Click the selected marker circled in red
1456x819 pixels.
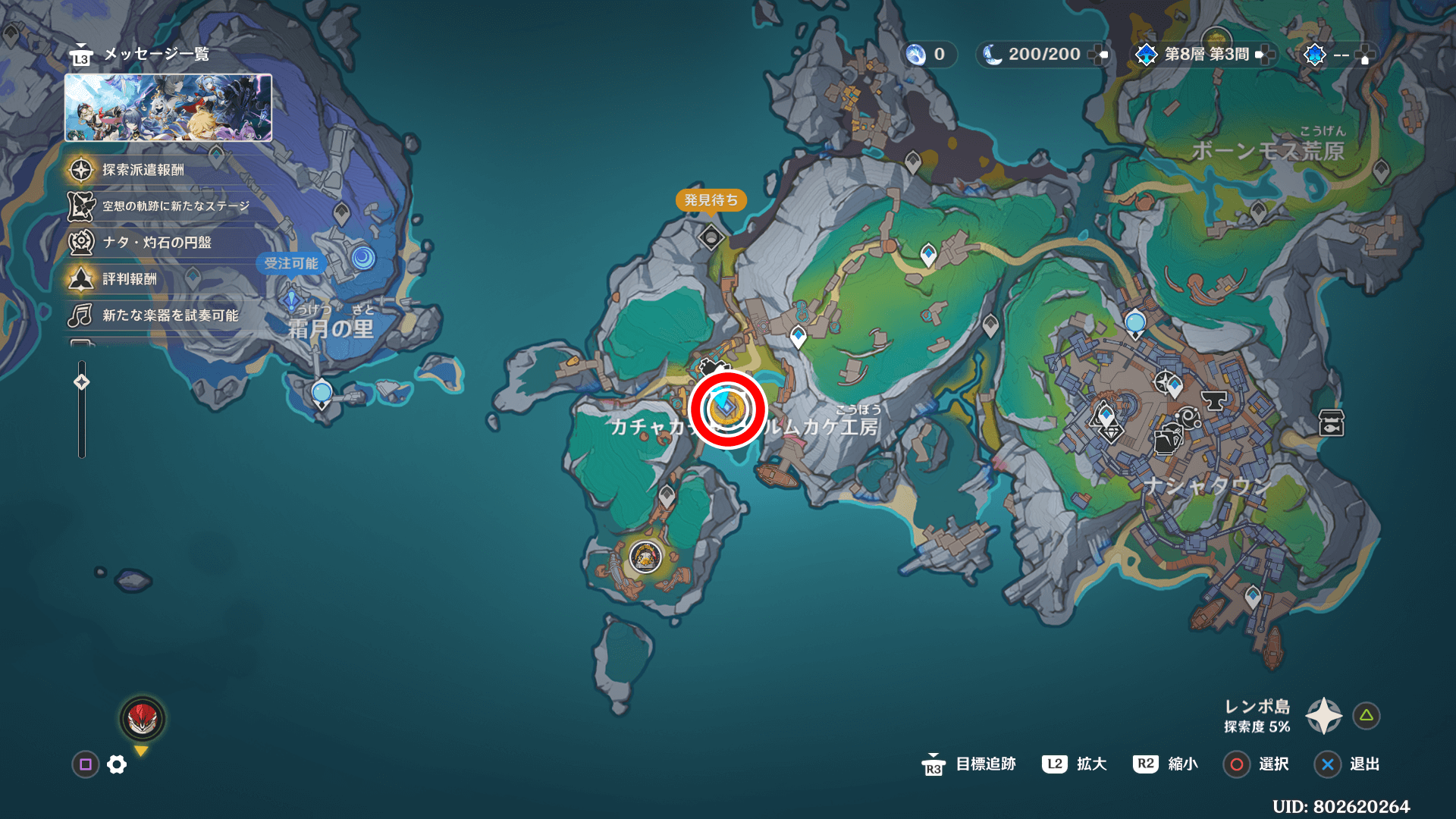[727, 409]
